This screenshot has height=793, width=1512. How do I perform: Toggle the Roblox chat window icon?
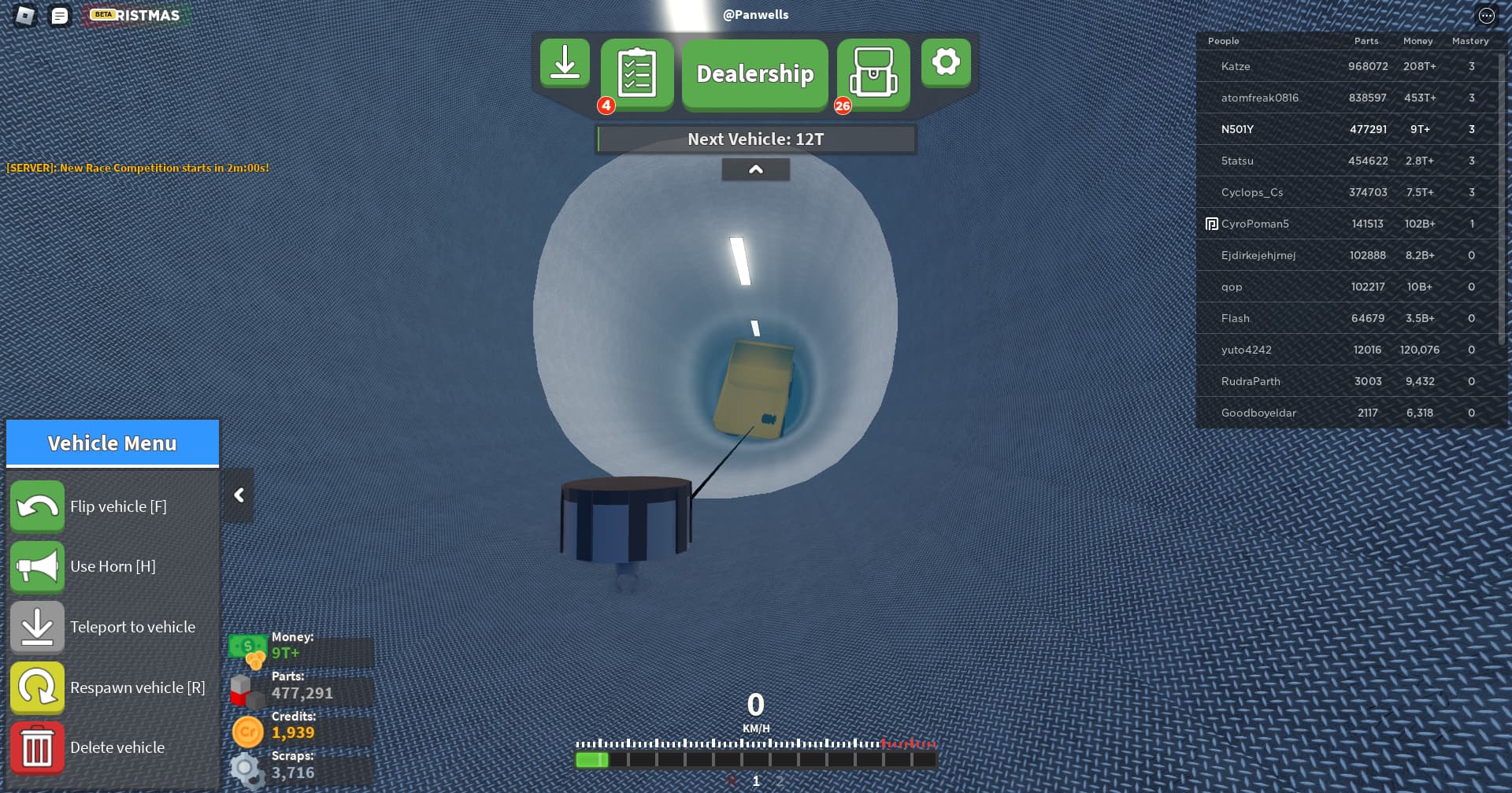click(x=60, y=16)
